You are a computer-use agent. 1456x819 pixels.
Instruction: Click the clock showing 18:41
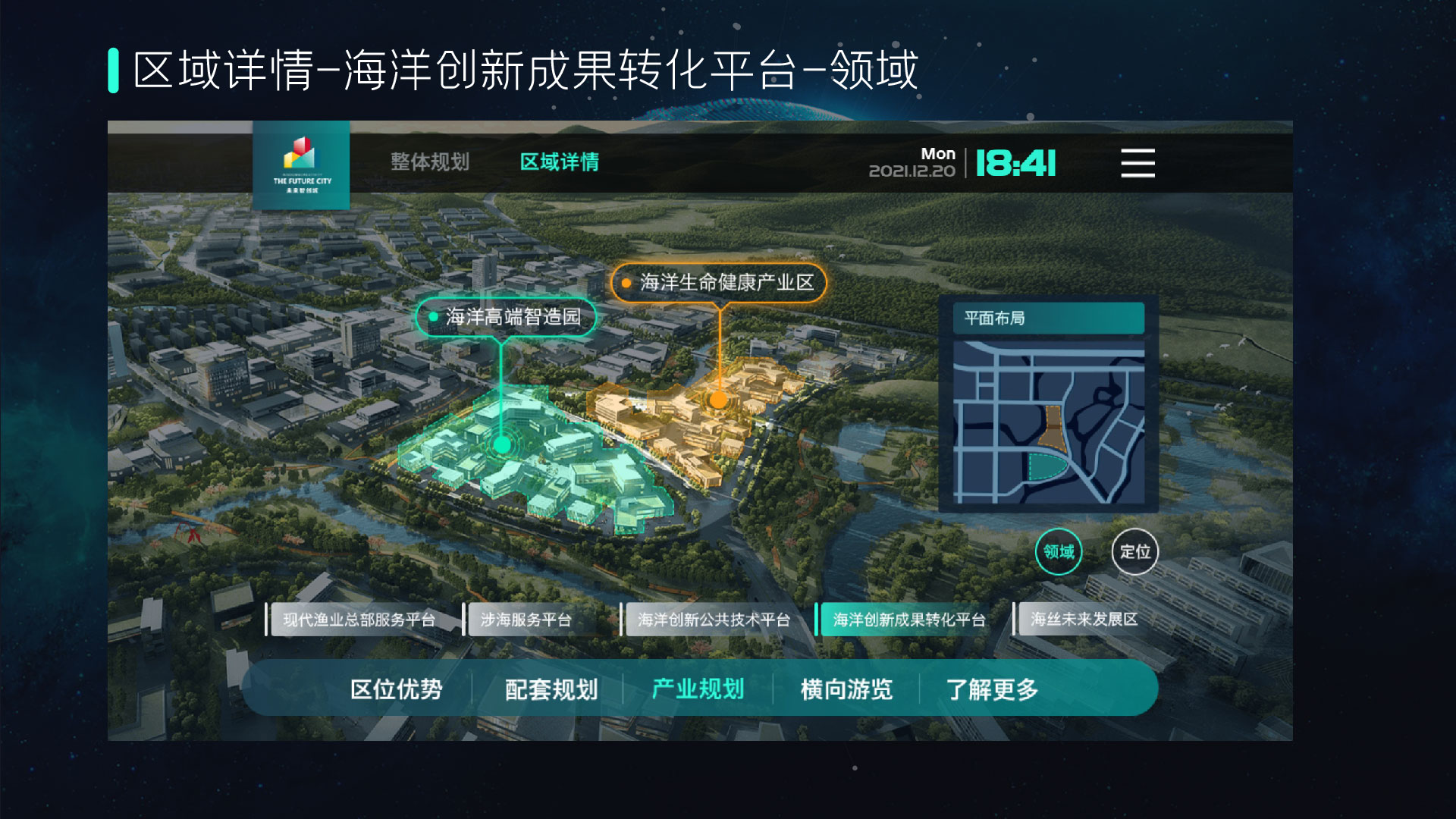pyautogui.click(x=1016, y=162)
